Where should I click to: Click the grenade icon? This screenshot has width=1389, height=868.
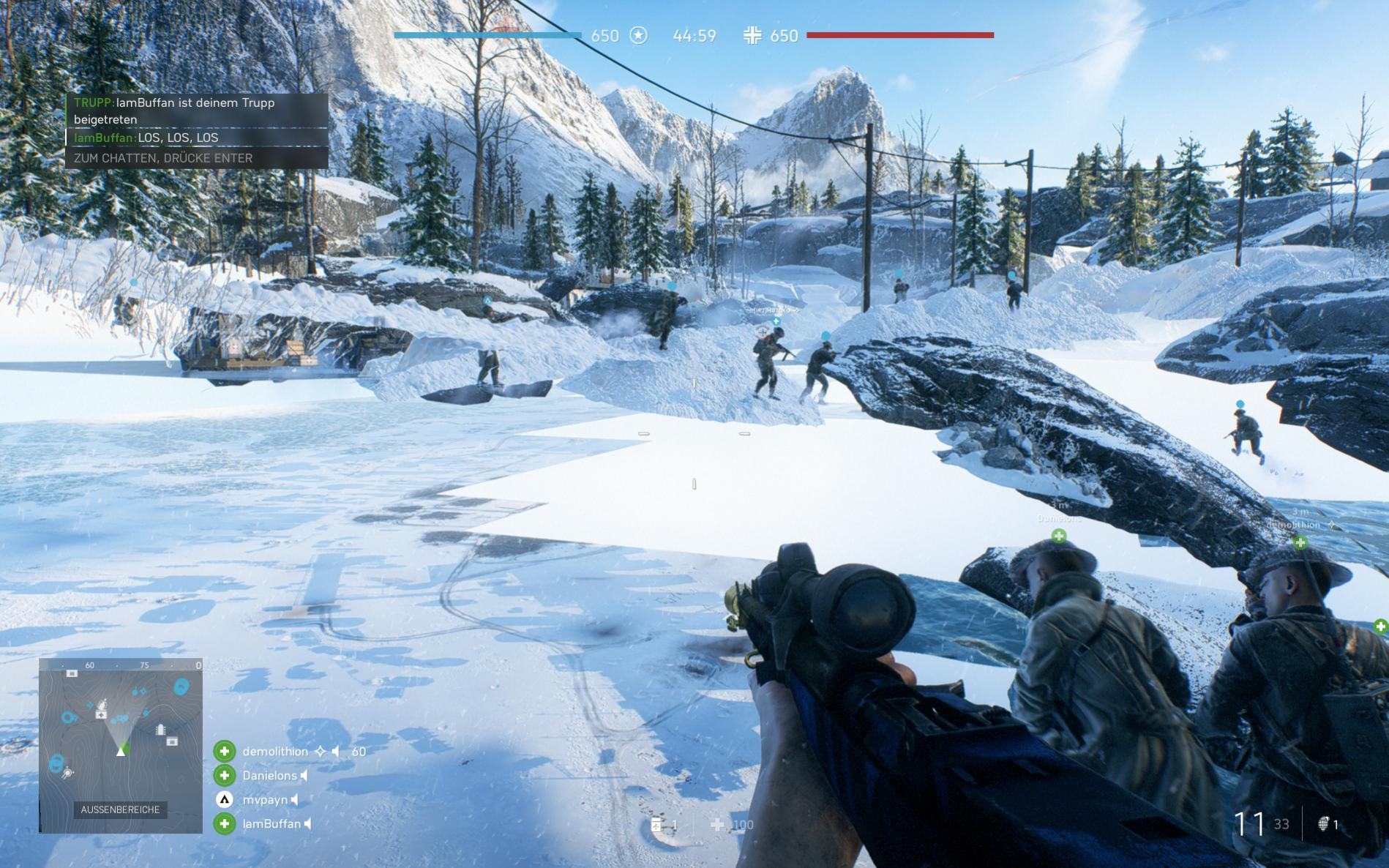click(1323, 825)
